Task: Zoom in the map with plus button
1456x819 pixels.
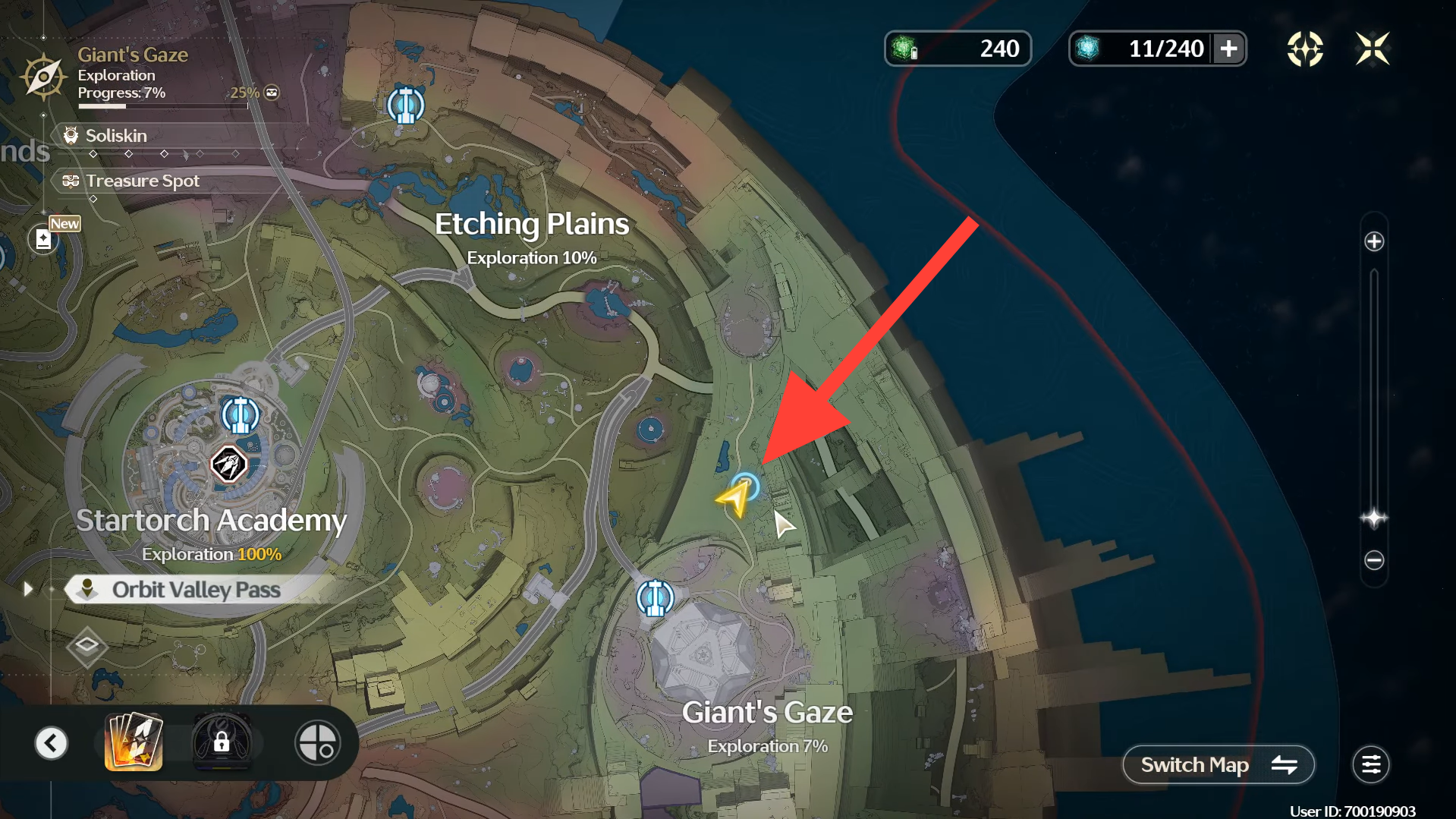Action: (1373, 242)
